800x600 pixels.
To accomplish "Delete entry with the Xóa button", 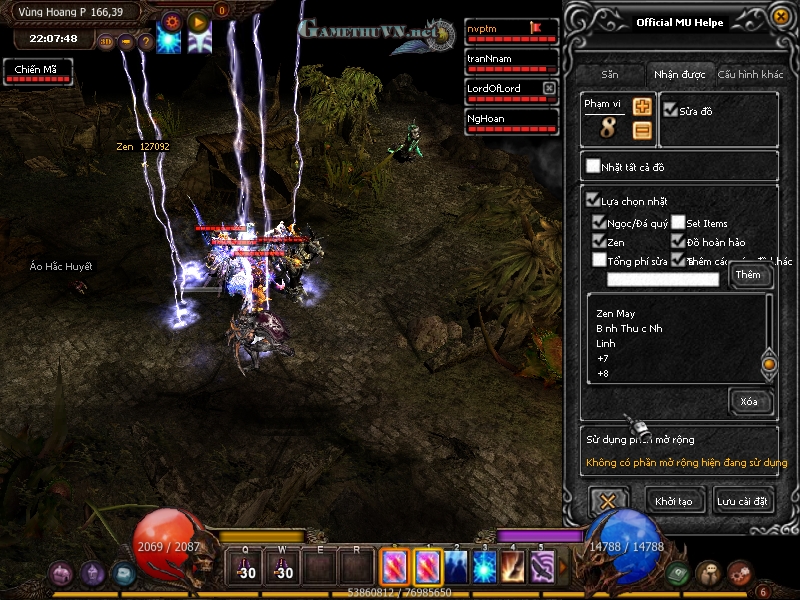I will [x=749, y=402].
